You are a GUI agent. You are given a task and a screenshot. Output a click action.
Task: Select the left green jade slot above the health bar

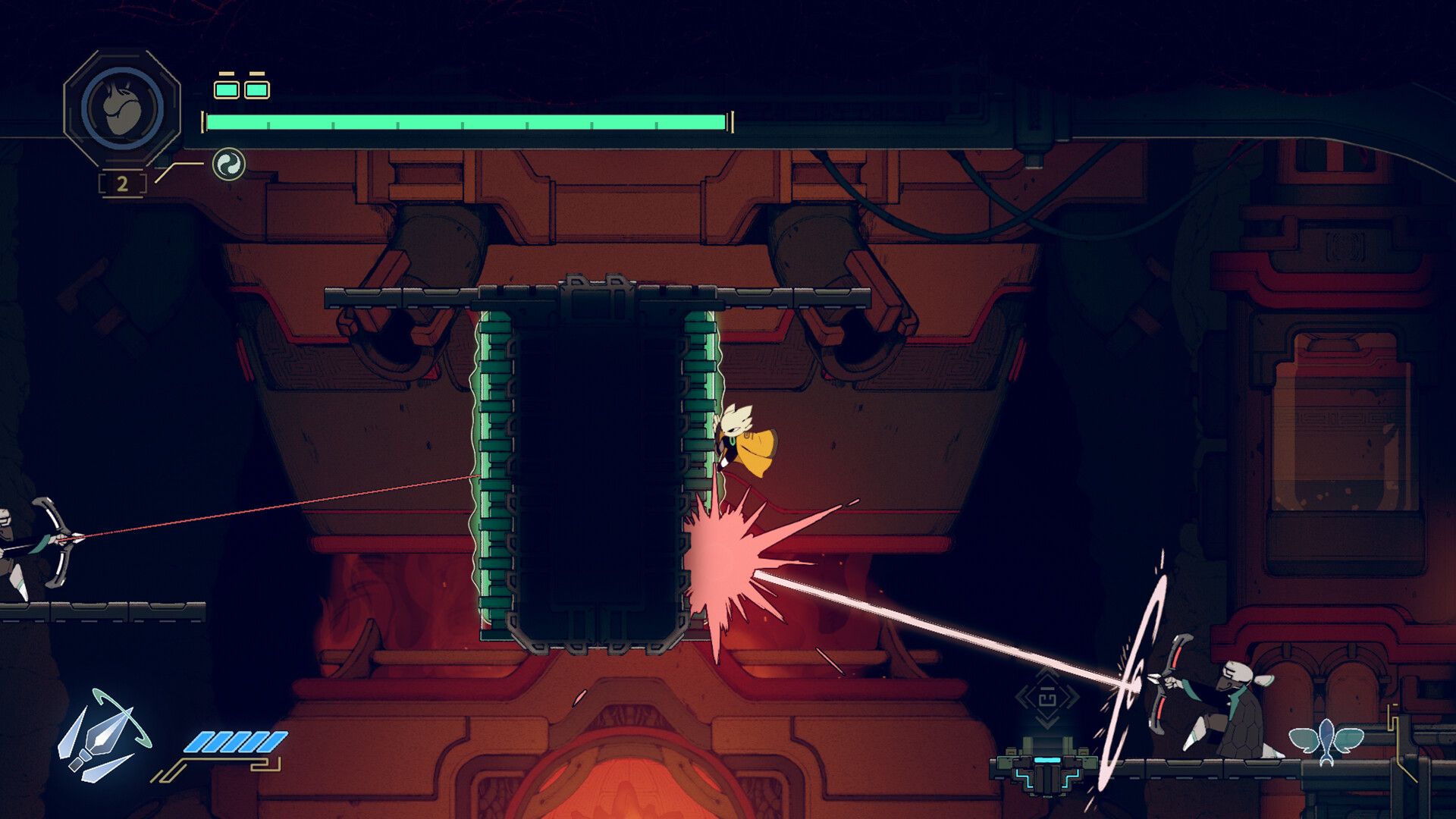(226, 89)
